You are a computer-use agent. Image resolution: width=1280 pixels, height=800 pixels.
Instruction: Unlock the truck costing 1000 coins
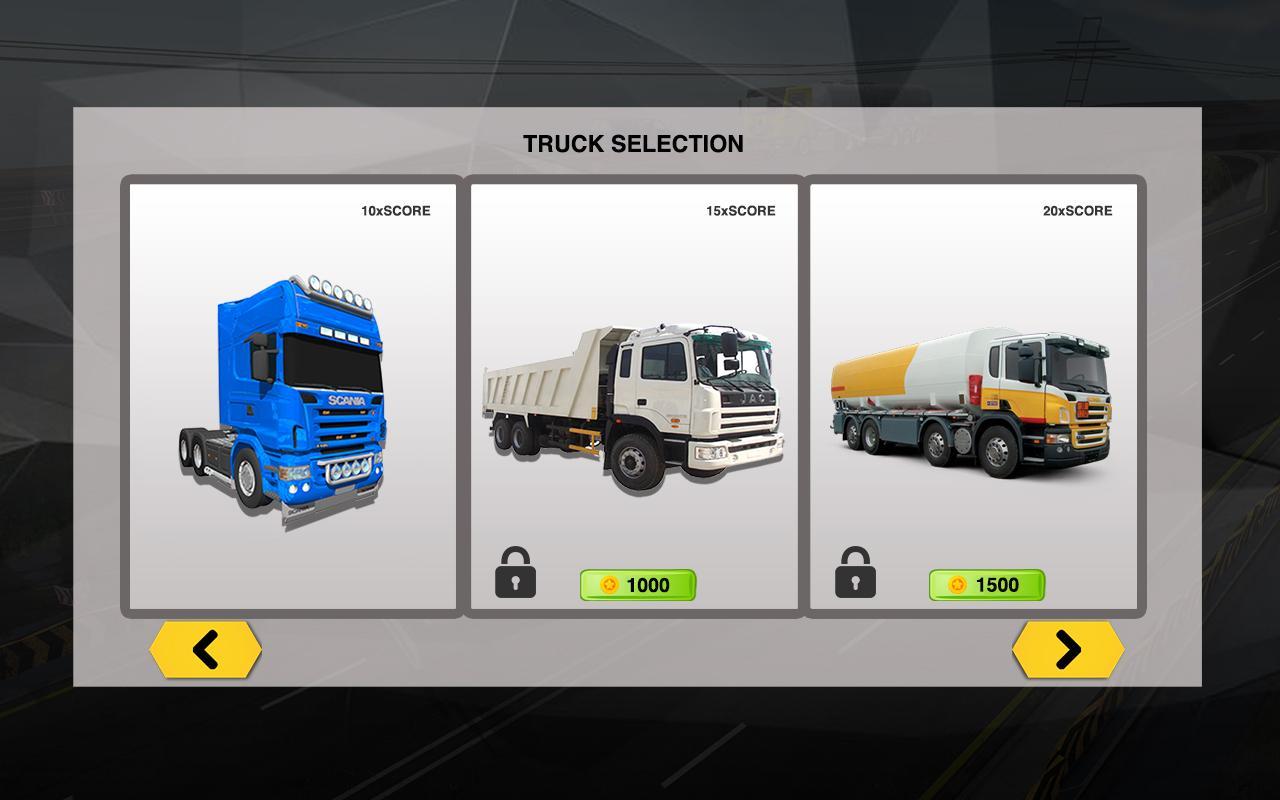click(x=638, y=586)
